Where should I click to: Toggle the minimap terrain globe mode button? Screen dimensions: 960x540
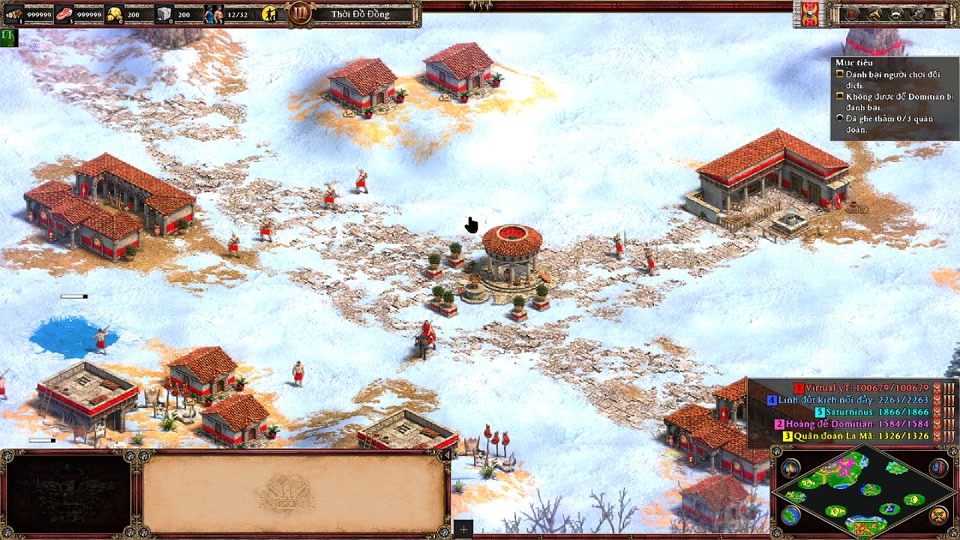[x=790, y=515]
